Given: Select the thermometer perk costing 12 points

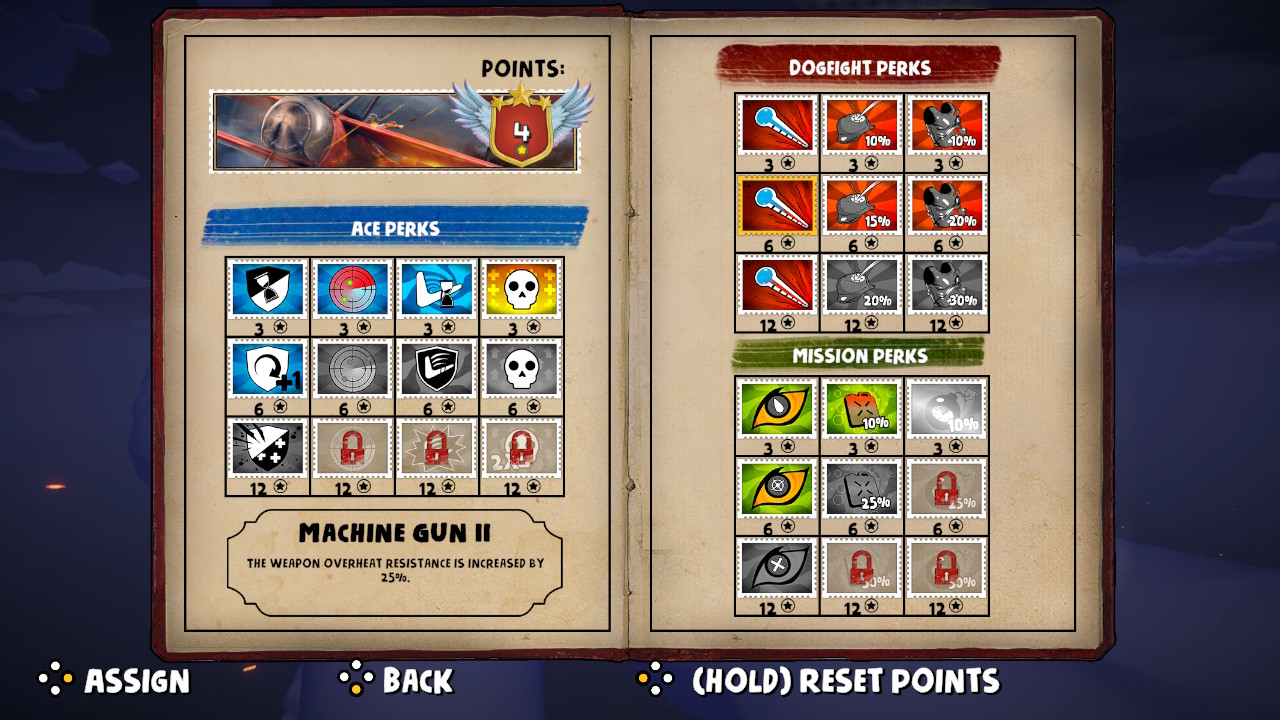Looking at the screenshot, I should (778, 285).
